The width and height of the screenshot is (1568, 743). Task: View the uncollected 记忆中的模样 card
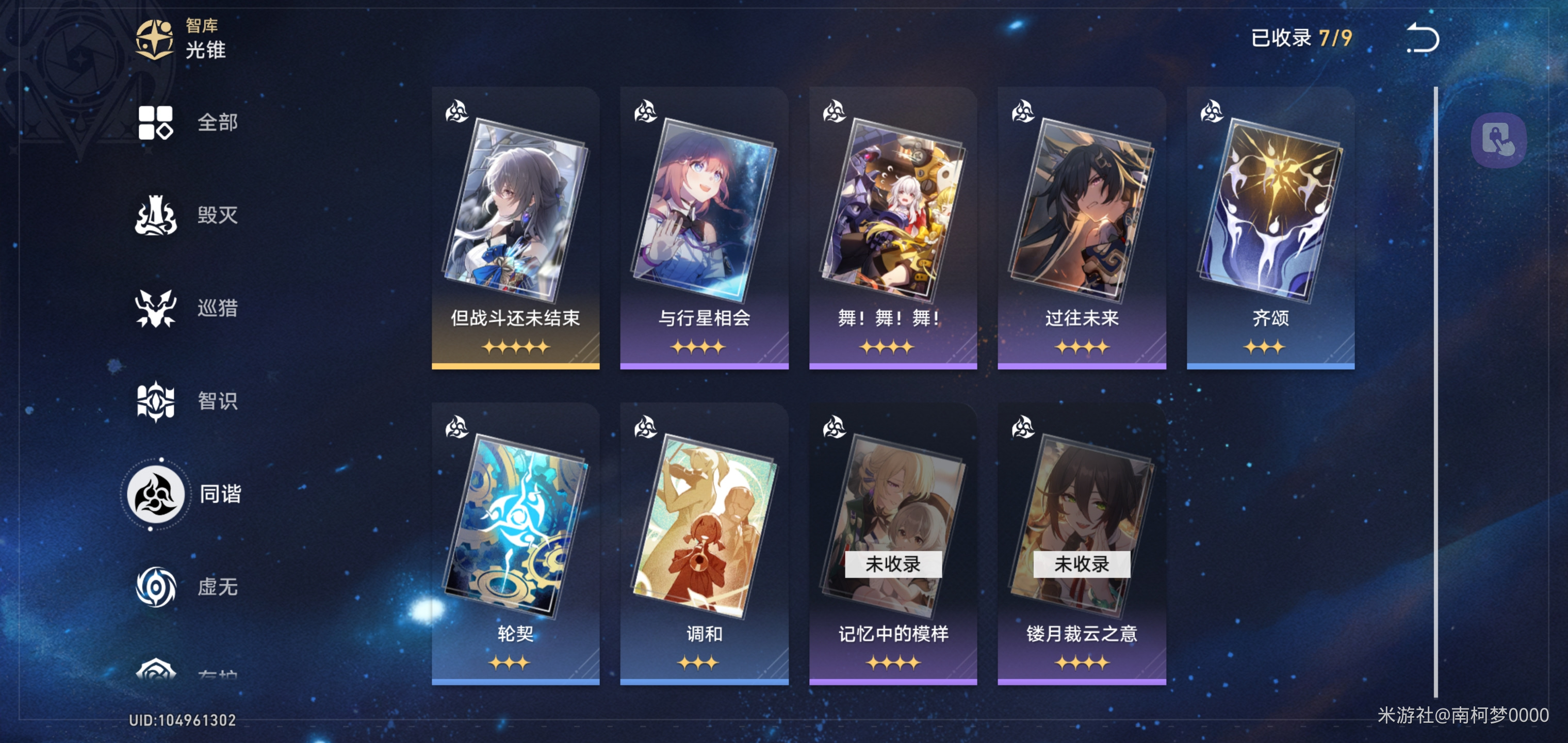tap(892, 544)
